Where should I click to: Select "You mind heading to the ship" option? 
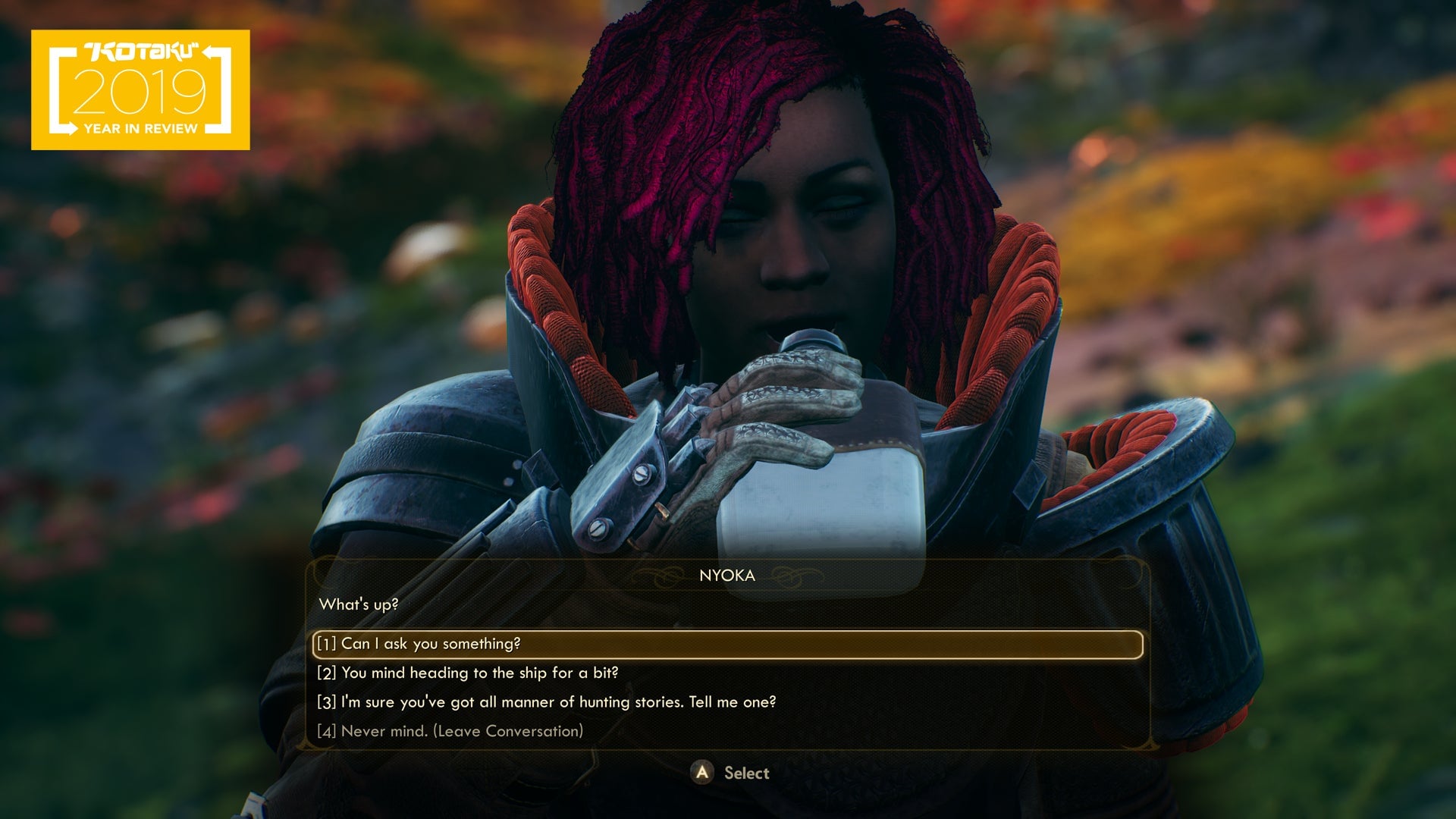(x=467, y=673)
